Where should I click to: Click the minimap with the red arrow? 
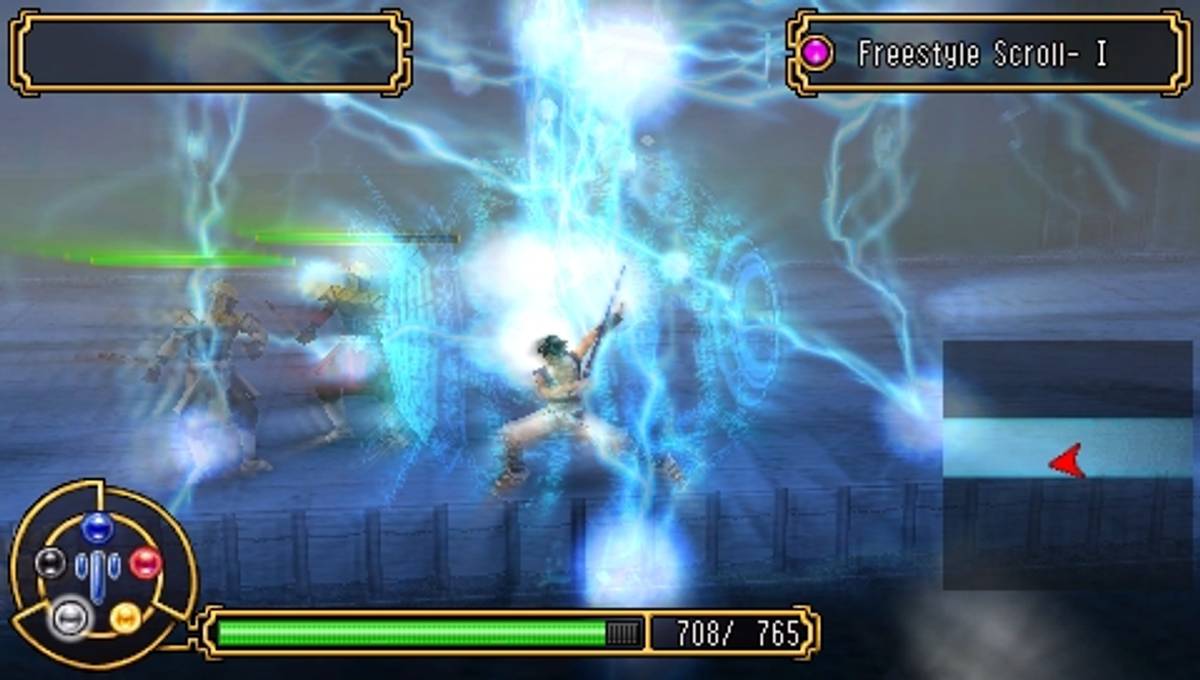(1067, 464)
